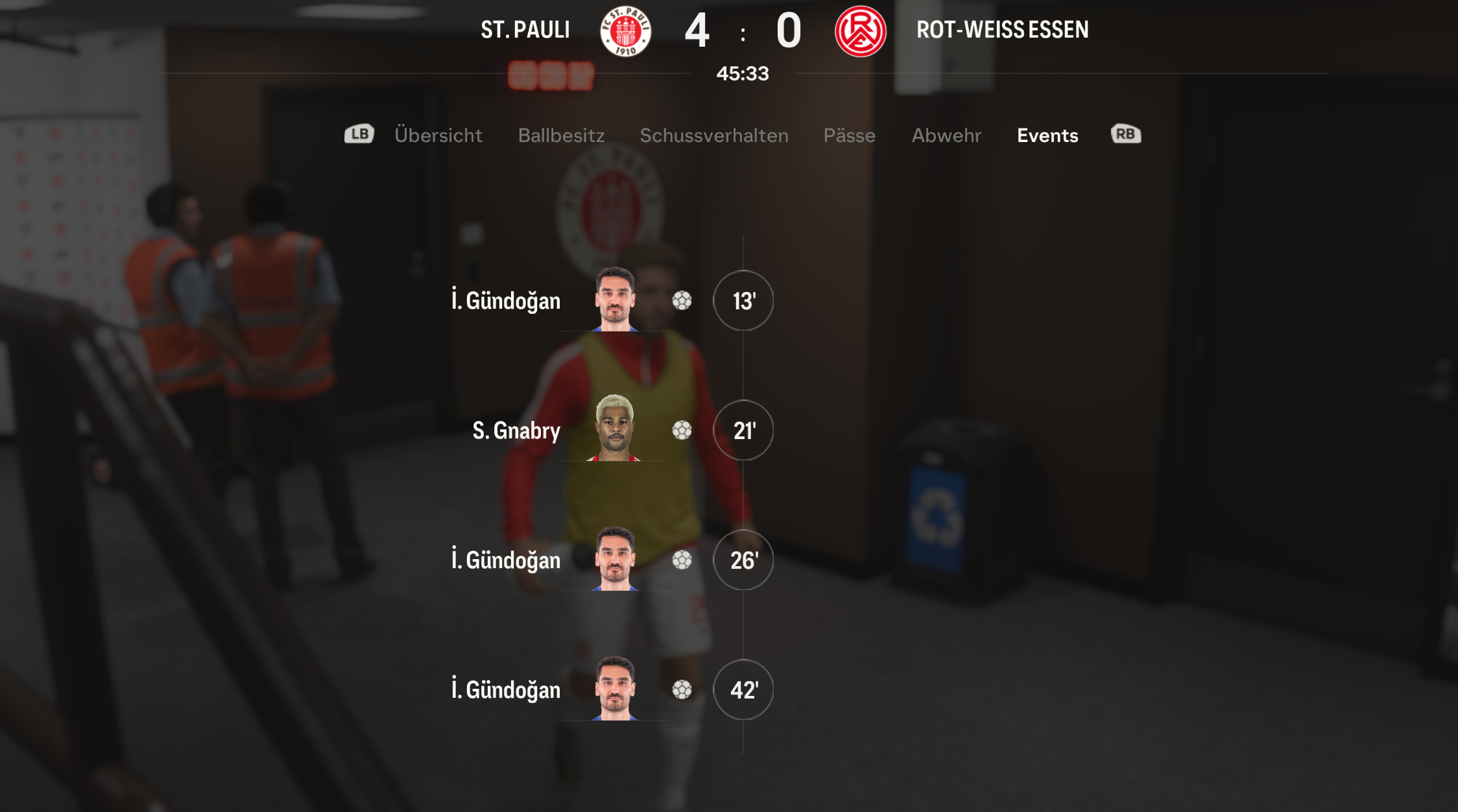Show the Schussverhalten statistics tab
The image size is (1458, 812).
(713, 135)
